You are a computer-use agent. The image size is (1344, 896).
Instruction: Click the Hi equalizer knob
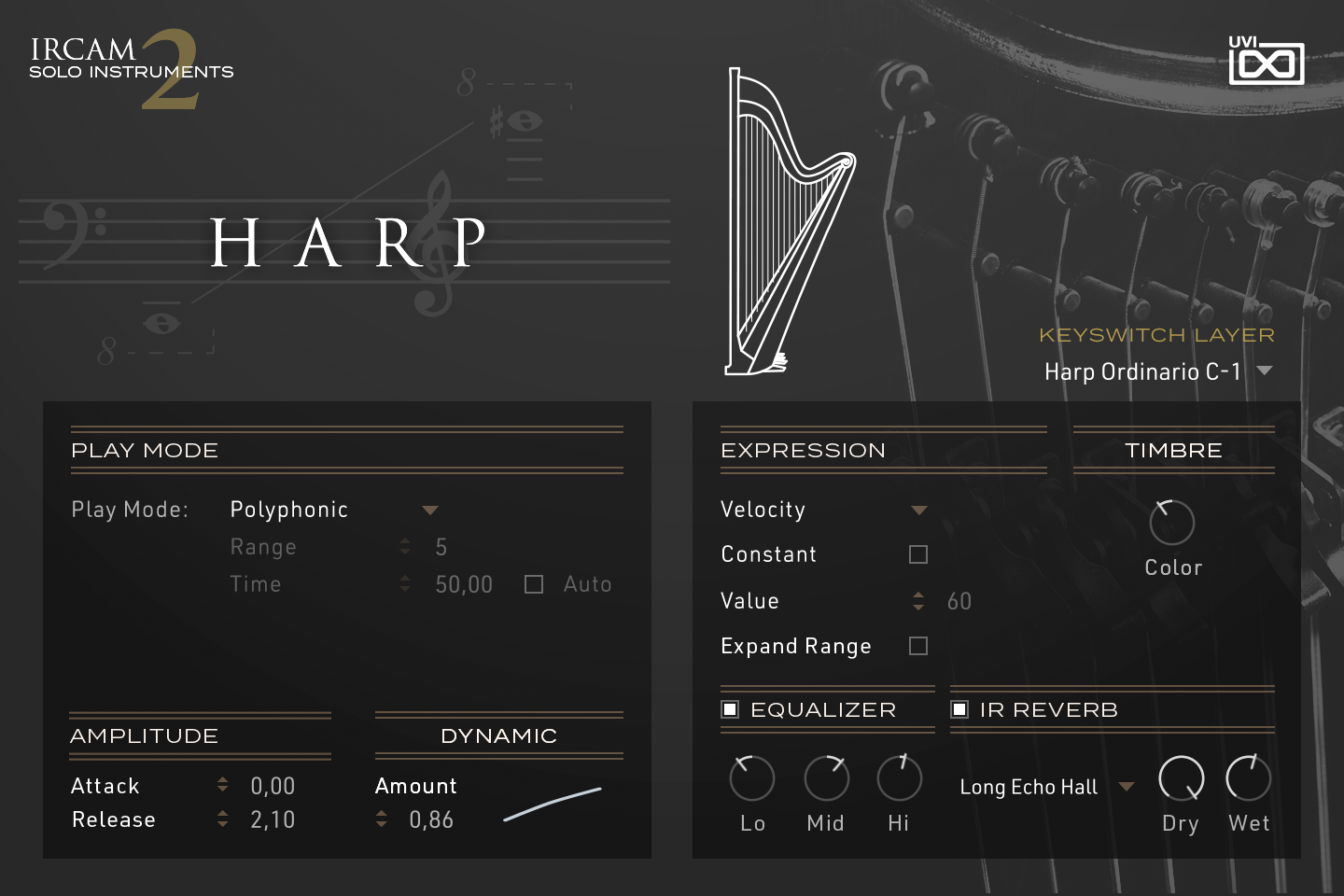pos(898,778)
